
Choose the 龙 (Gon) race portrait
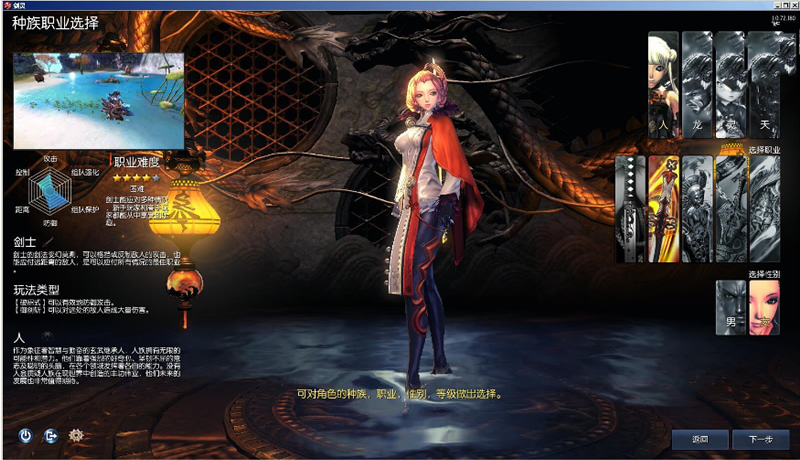click(x=696, y=85)
